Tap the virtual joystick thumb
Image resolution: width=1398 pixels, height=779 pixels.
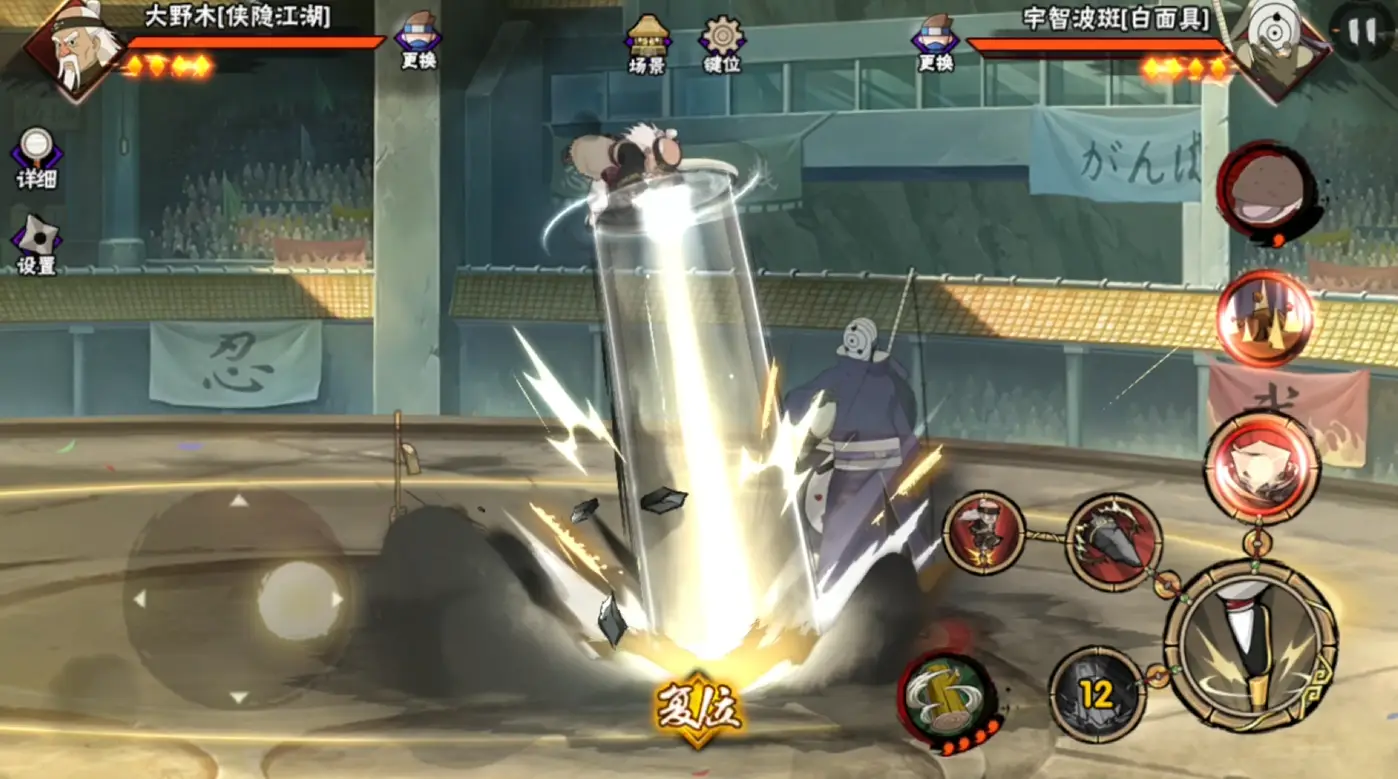[x=298, y=600]
